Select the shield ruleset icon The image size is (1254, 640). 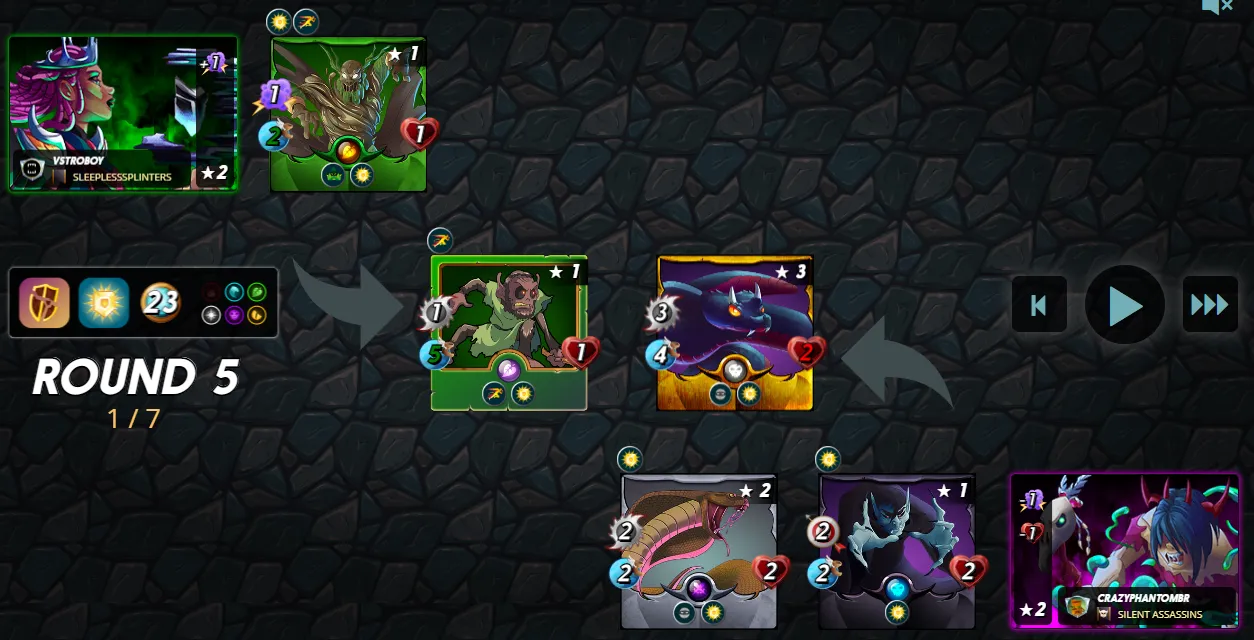(45, 303)
